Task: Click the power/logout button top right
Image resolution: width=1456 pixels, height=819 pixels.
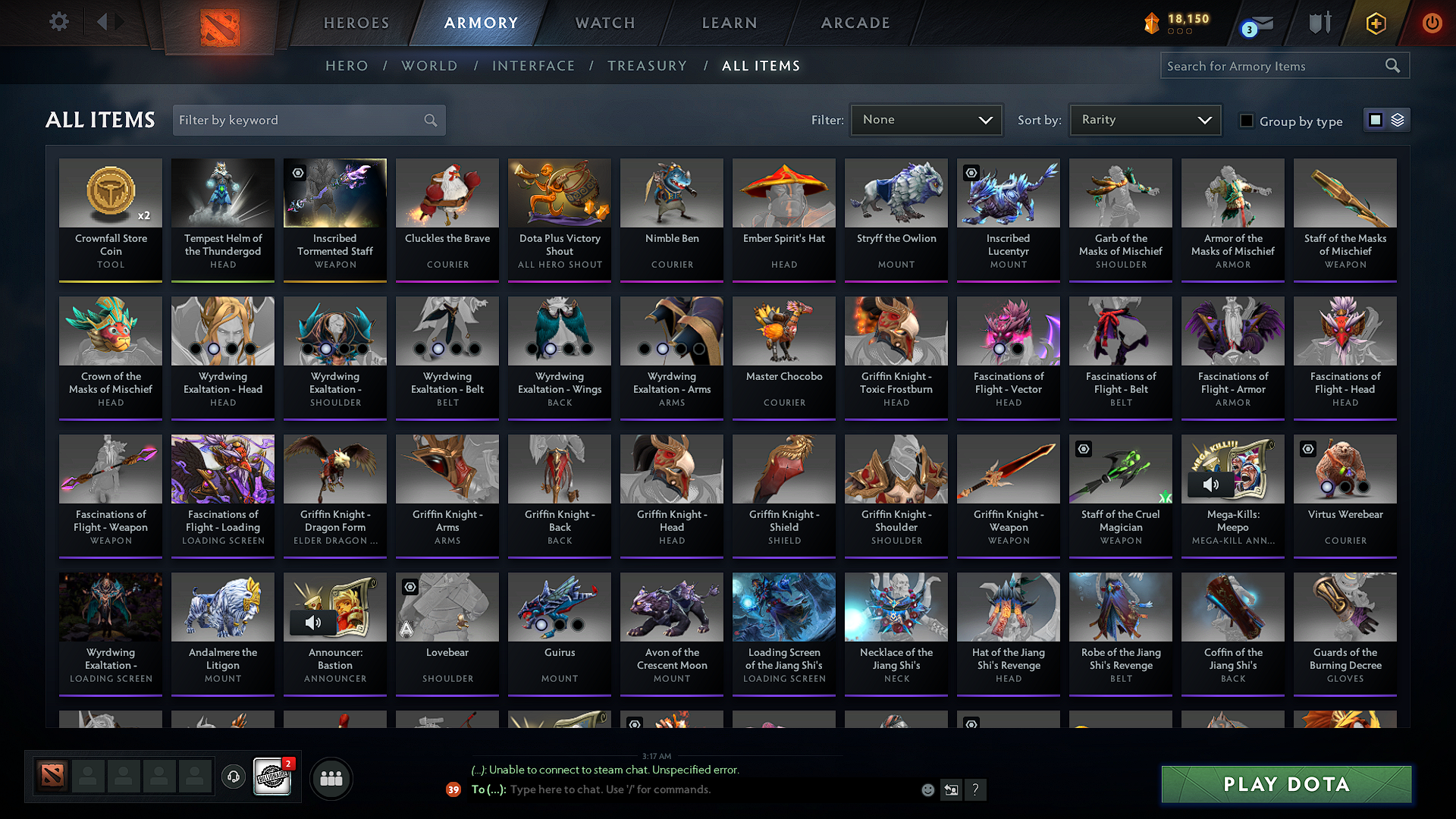Action: pos(1432,24)
